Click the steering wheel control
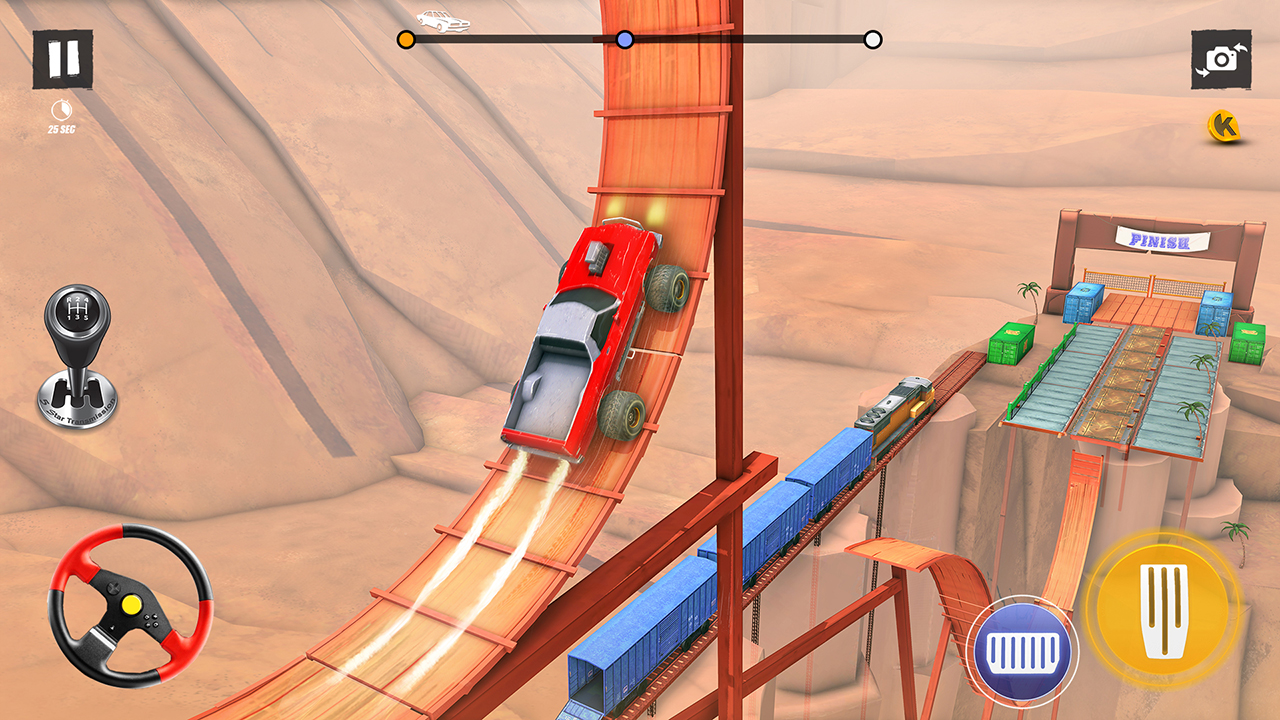Screen dimensions: 1280x720 point(130,605)
